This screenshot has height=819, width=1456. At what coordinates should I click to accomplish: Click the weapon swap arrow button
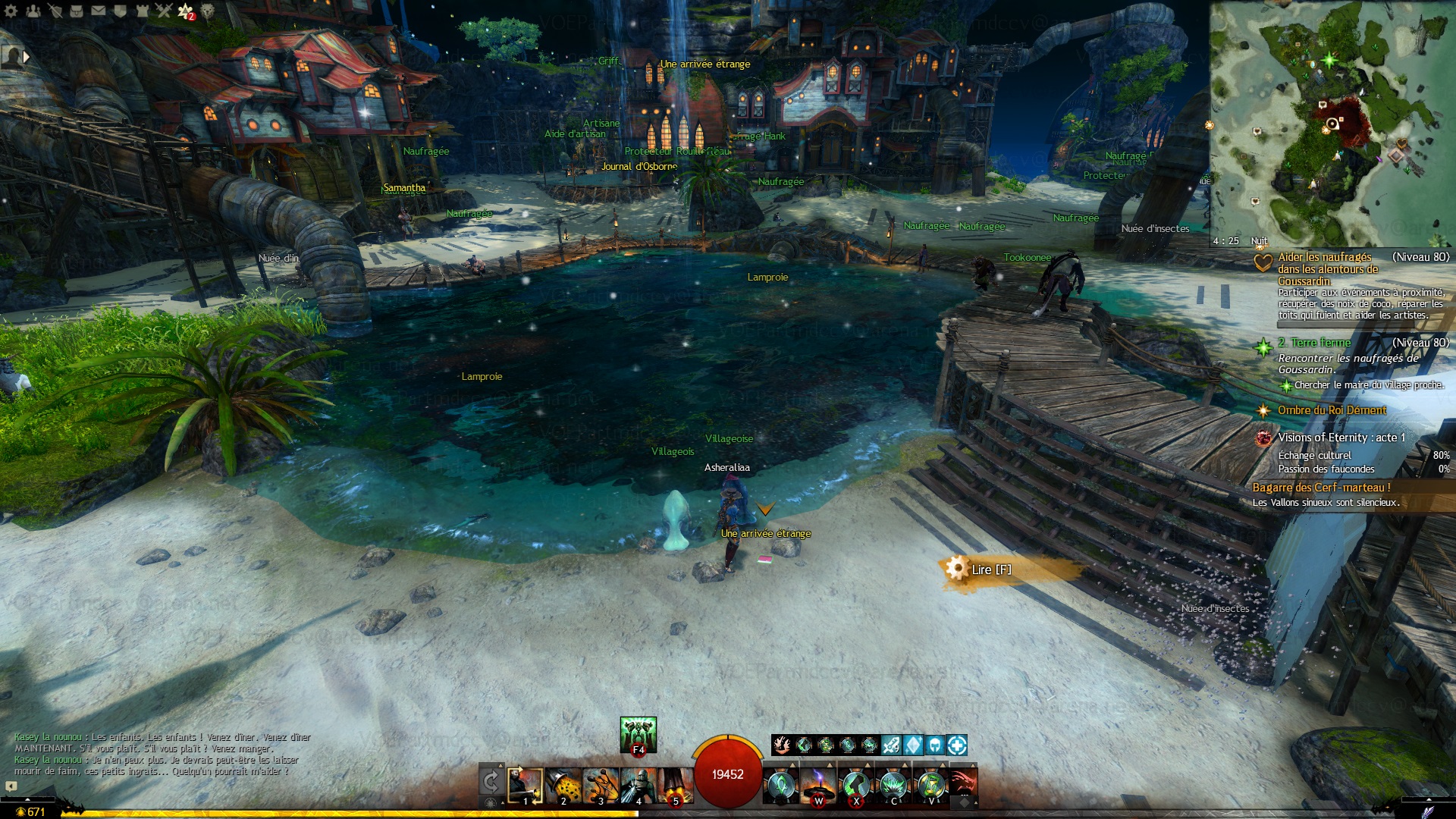[491, 782]
